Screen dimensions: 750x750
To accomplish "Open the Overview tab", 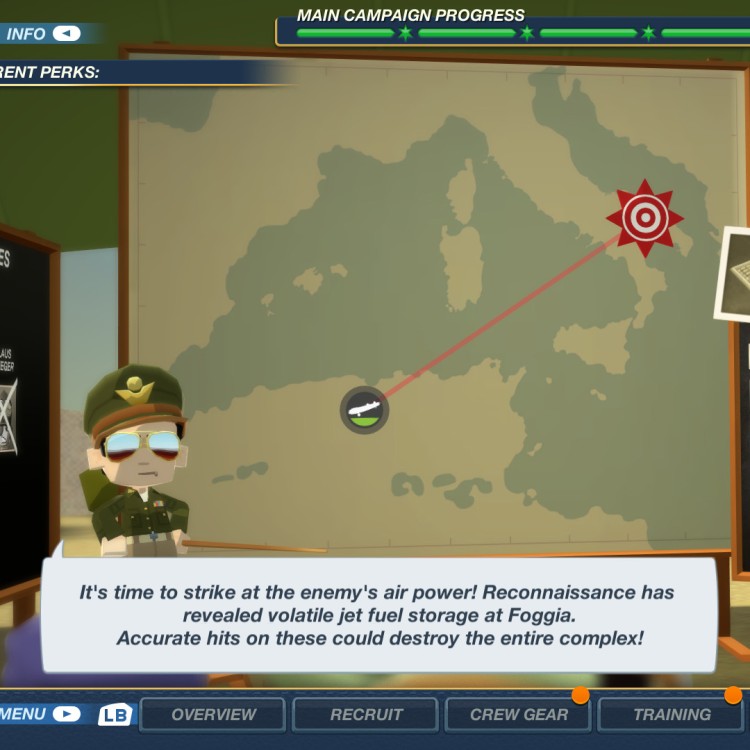I will pos(213,715).
